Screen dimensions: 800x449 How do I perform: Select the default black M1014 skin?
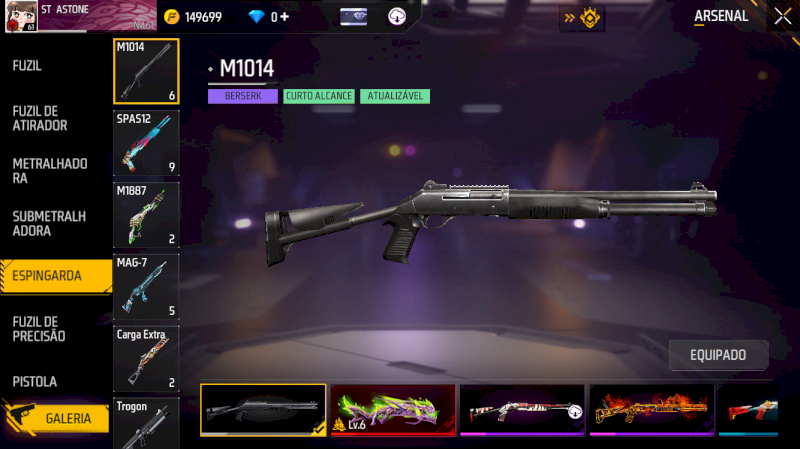point(263,410)
